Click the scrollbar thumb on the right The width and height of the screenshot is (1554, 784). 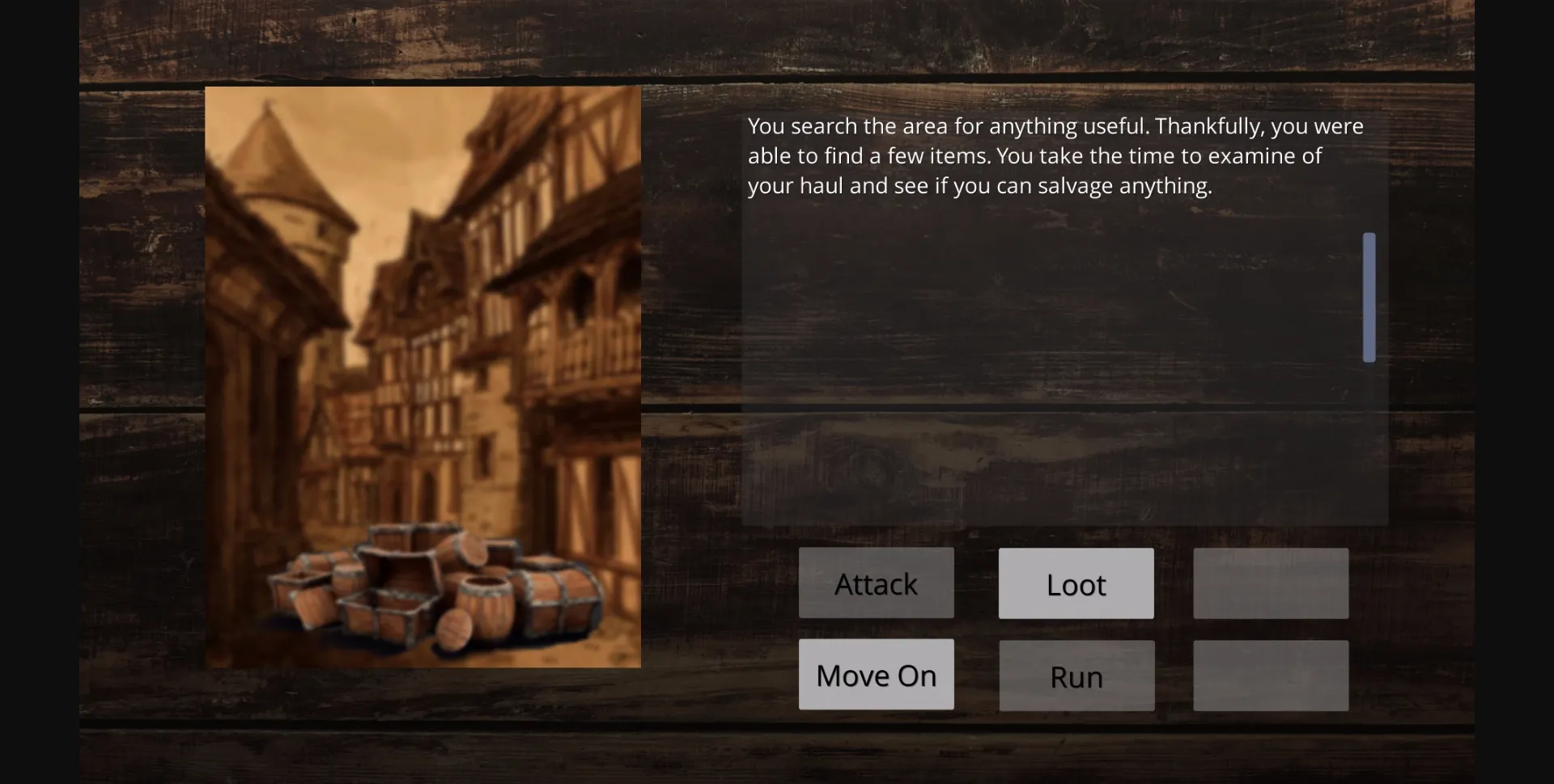(x=1369, y=297)
